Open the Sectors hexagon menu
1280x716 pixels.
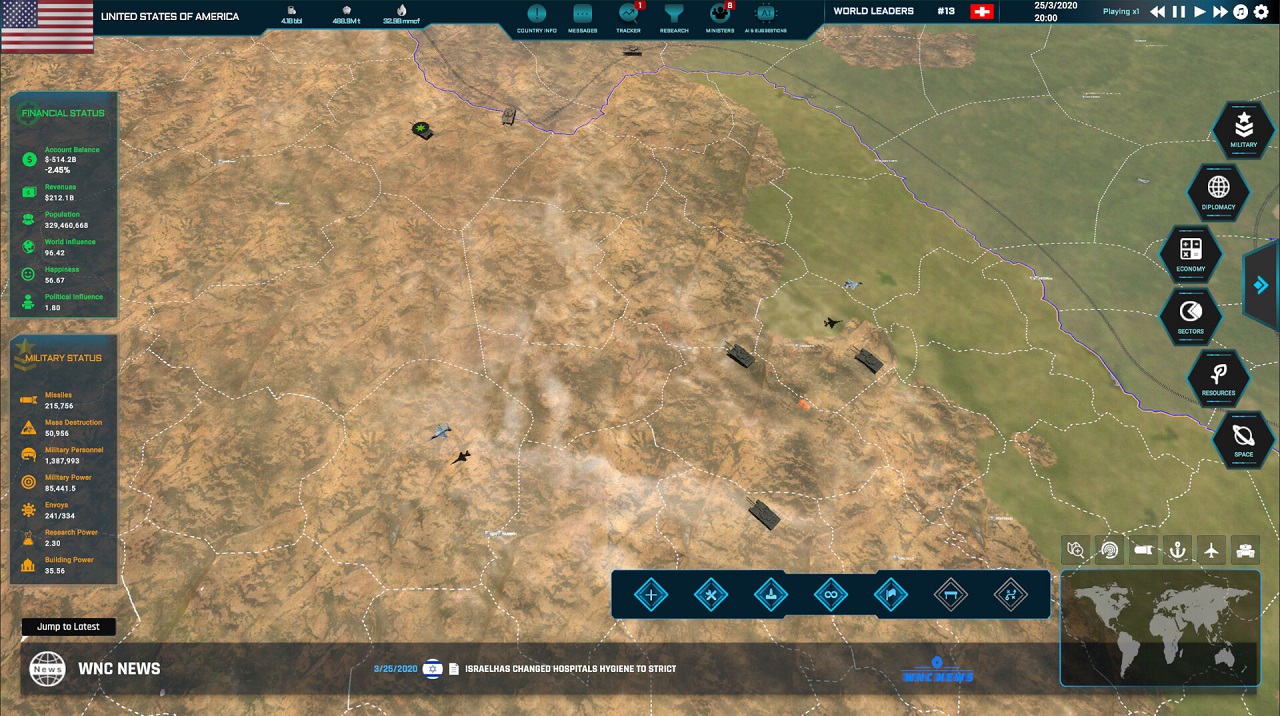(1190, 315)
